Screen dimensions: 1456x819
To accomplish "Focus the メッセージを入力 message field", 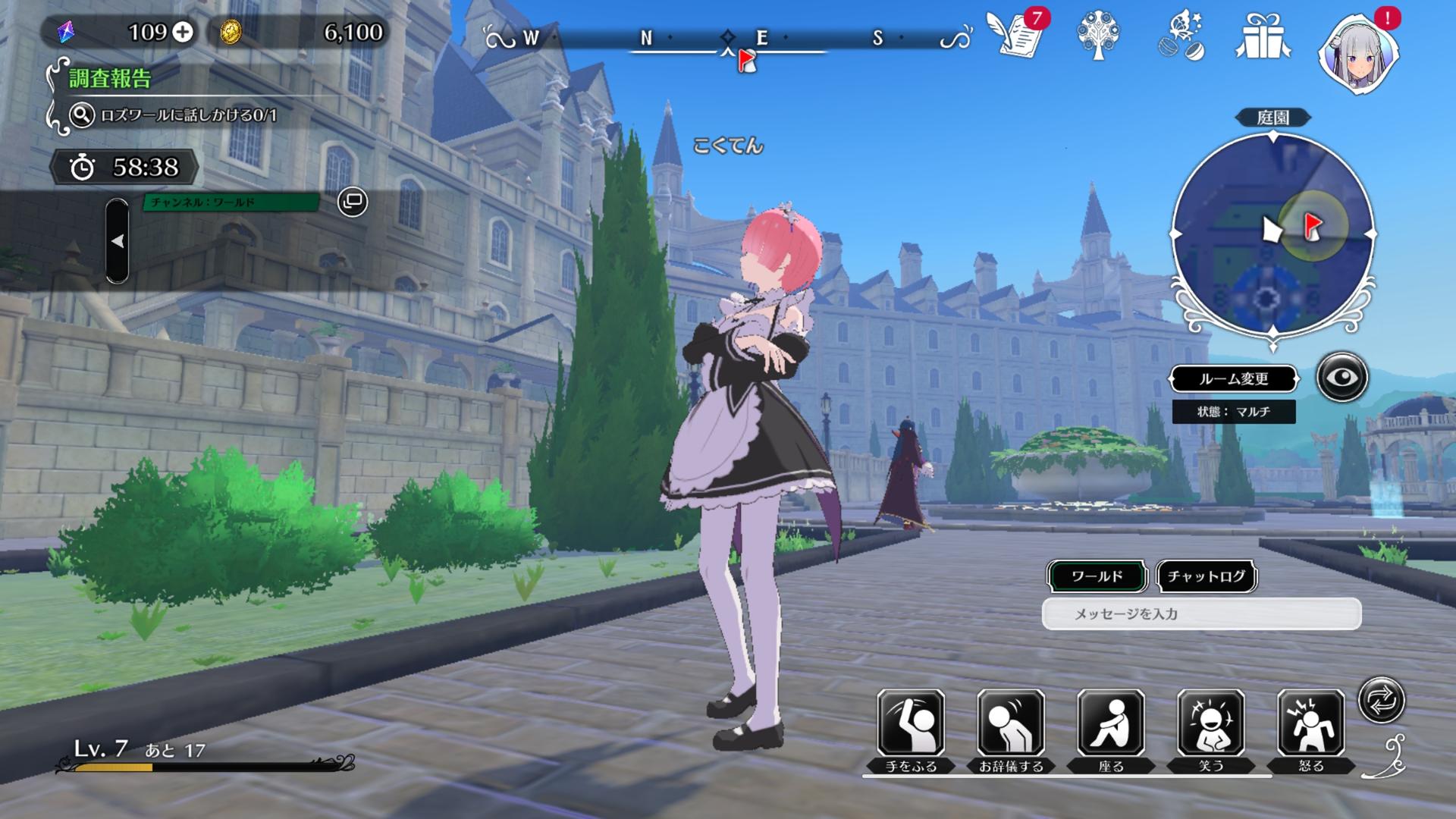I will (1201, 613).
